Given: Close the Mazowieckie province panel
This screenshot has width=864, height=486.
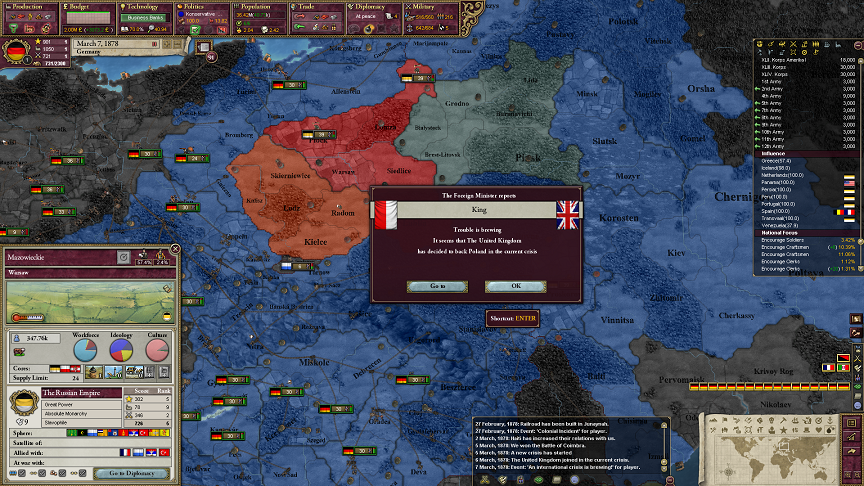Looking at the screenshot, I should click(176, 248).
